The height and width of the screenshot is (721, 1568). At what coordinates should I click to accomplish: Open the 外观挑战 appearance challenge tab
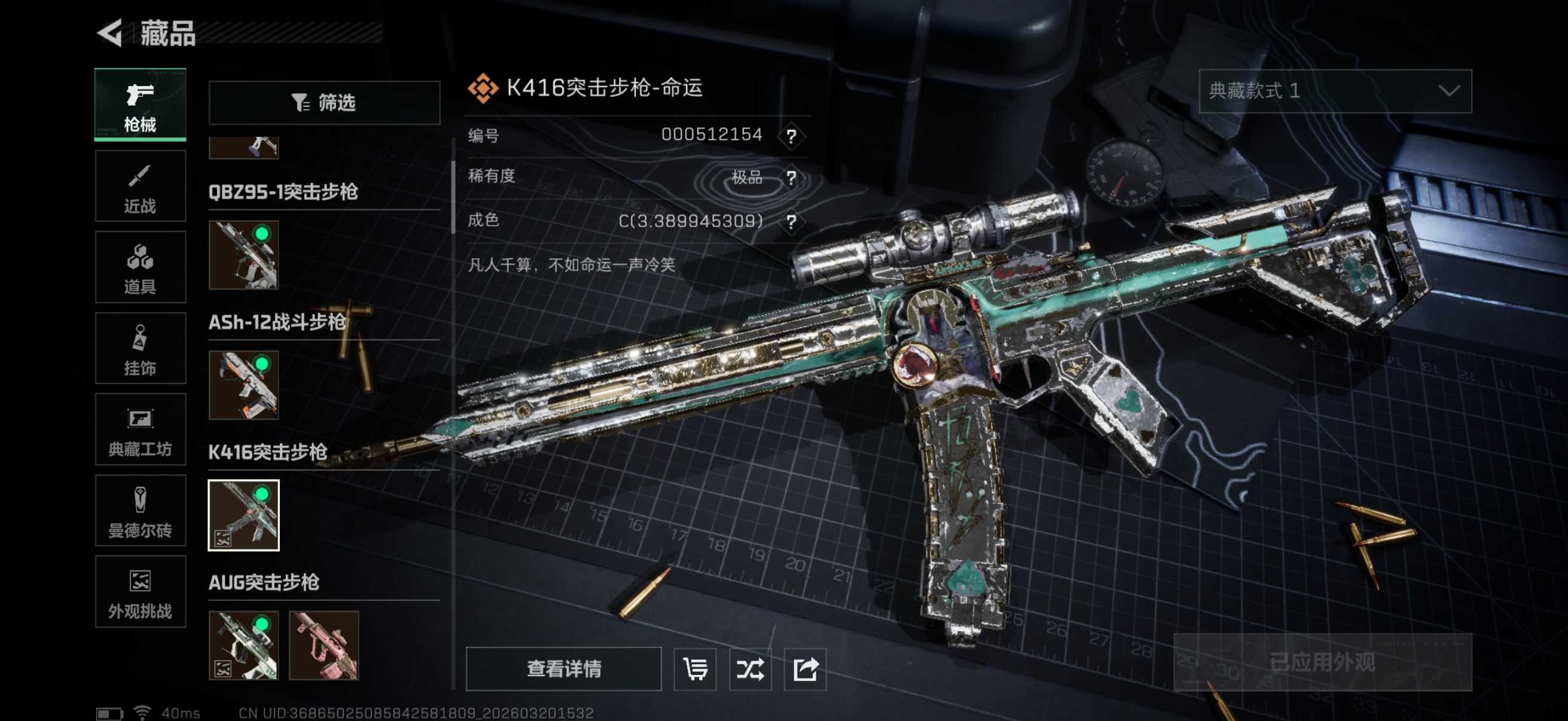pyautogui.click(x=140, y=591)
